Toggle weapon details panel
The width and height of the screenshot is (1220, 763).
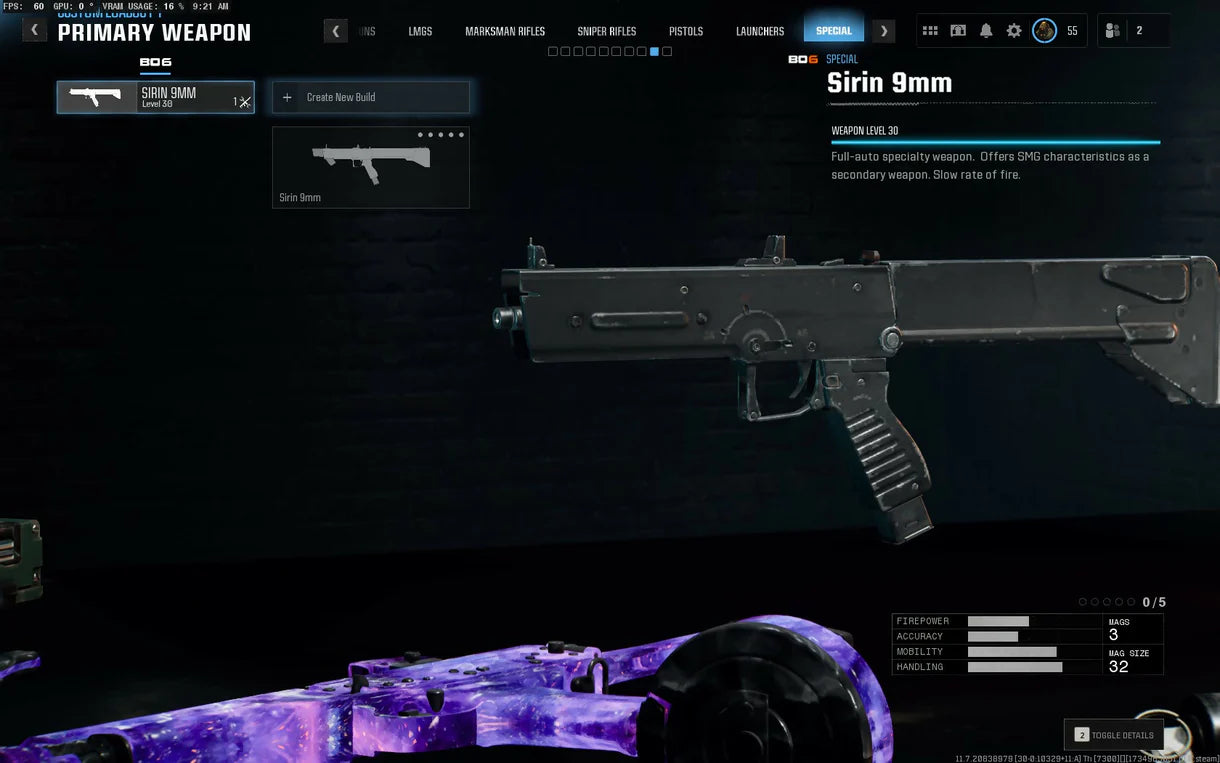tap(1113, 735)
